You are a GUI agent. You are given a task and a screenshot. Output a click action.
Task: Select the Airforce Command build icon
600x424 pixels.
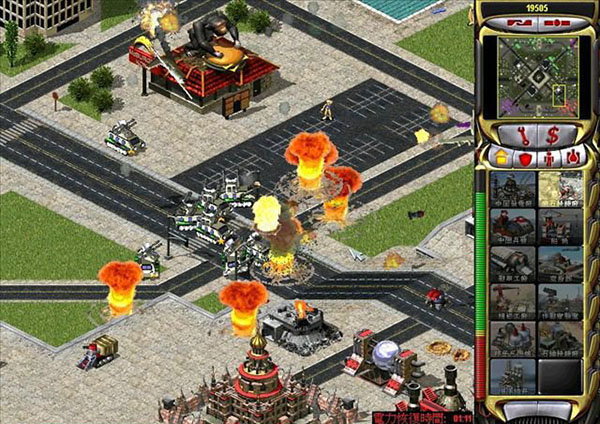(x=561, y=263)
